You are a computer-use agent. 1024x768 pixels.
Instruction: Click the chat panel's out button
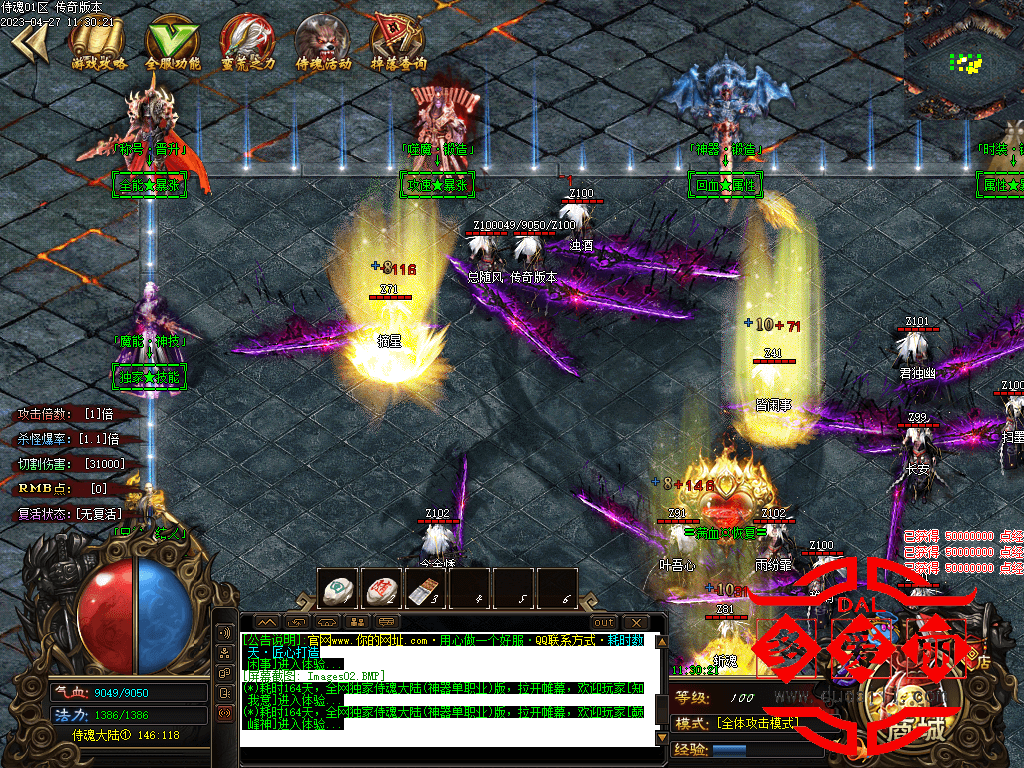pos(604,622)
